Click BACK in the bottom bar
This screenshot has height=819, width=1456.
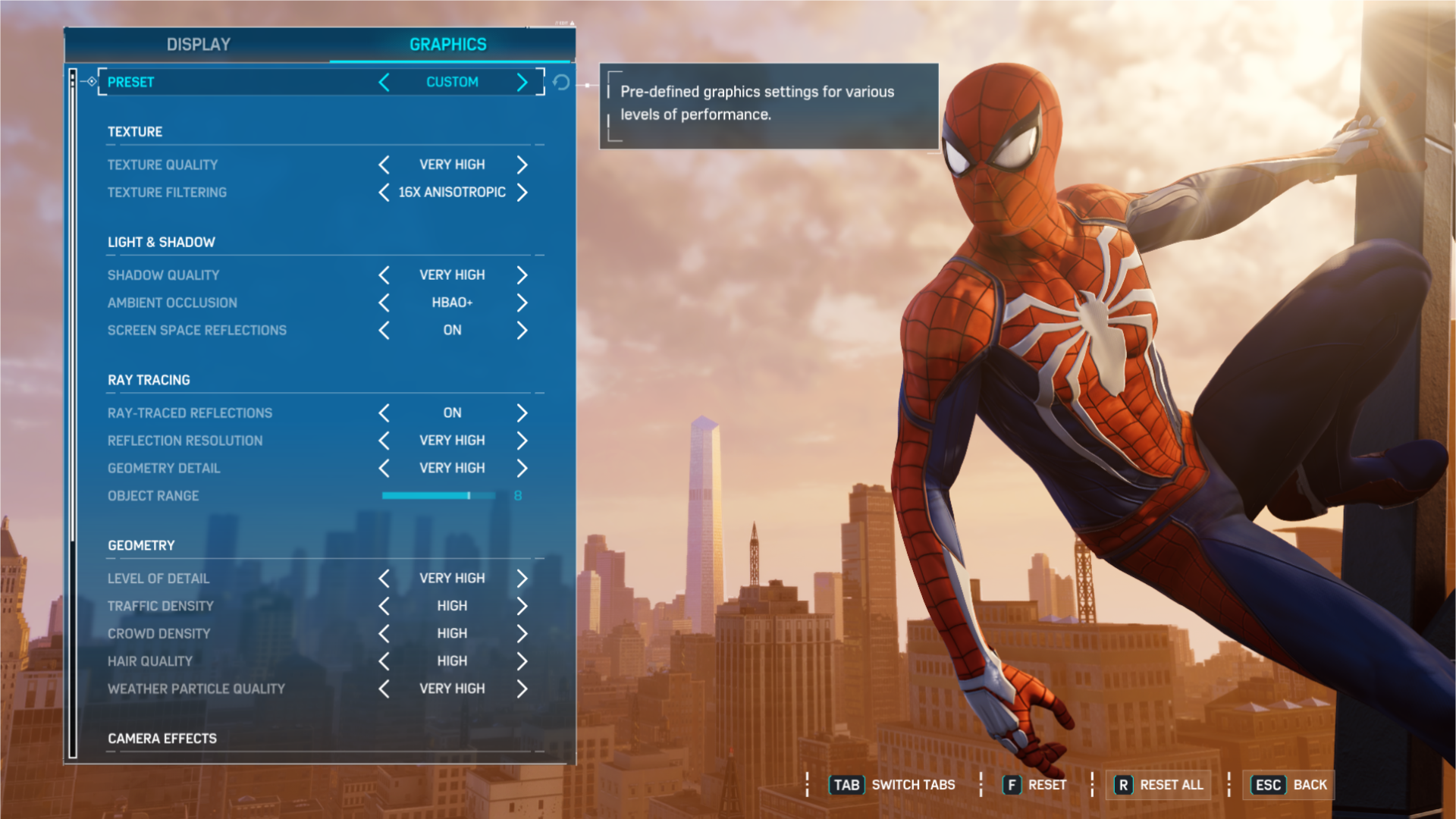pos(1288,785)
